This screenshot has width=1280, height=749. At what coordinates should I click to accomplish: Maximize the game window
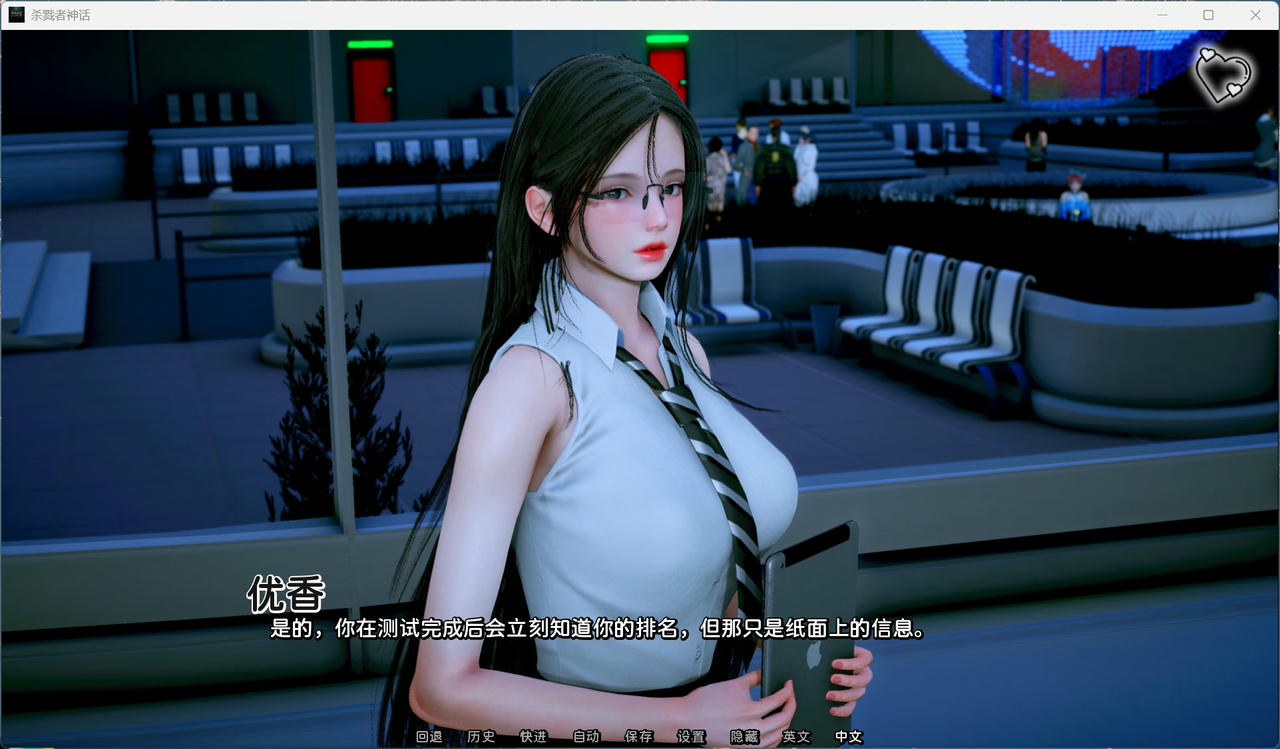tap(1208, 15)
